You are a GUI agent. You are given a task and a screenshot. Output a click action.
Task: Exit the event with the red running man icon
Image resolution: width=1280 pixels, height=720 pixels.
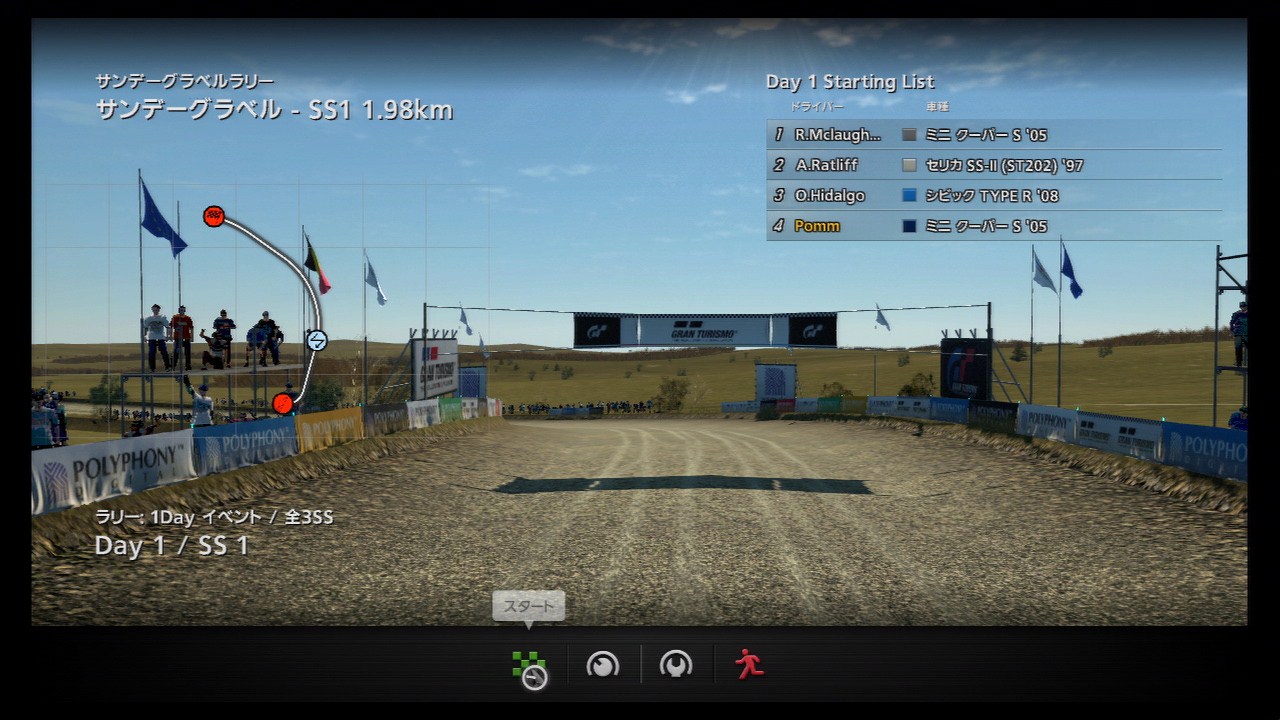(749, 665)
